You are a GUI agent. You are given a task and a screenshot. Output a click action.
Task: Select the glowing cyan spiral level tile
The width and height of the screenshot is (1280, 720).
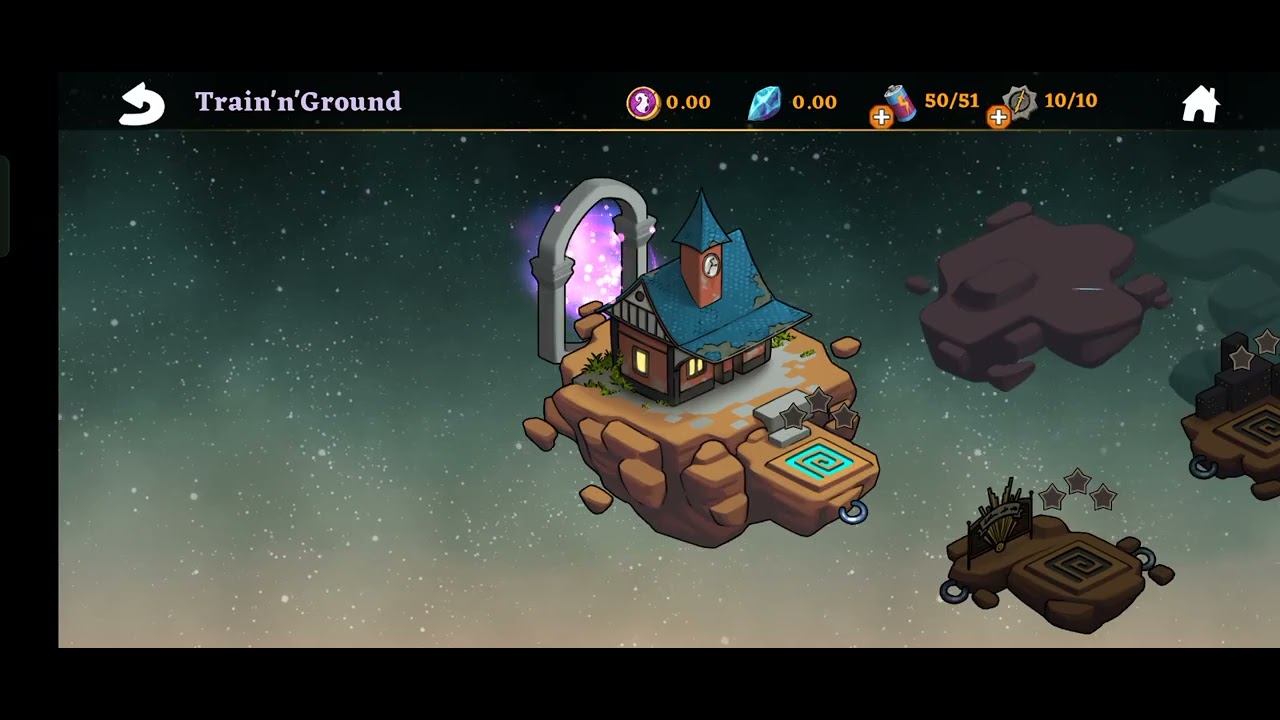819,464
